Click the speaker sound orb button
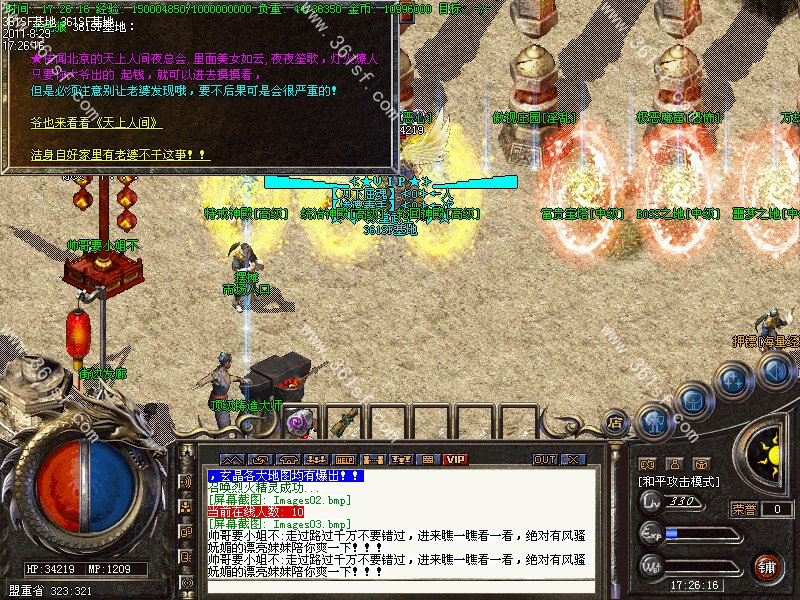The width and height of the screenshot is (800, 600). 774,371
